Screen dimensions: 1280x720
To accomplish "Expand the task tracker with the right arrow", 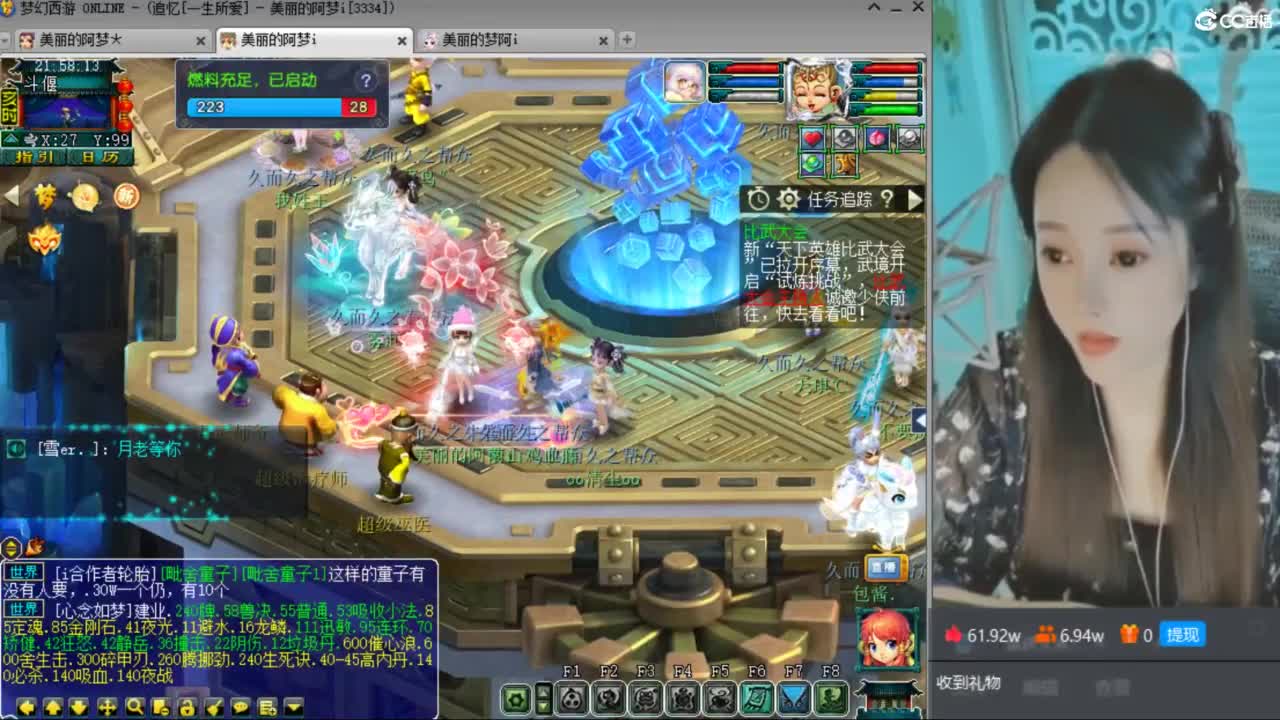I will click(x=916, y=200).
